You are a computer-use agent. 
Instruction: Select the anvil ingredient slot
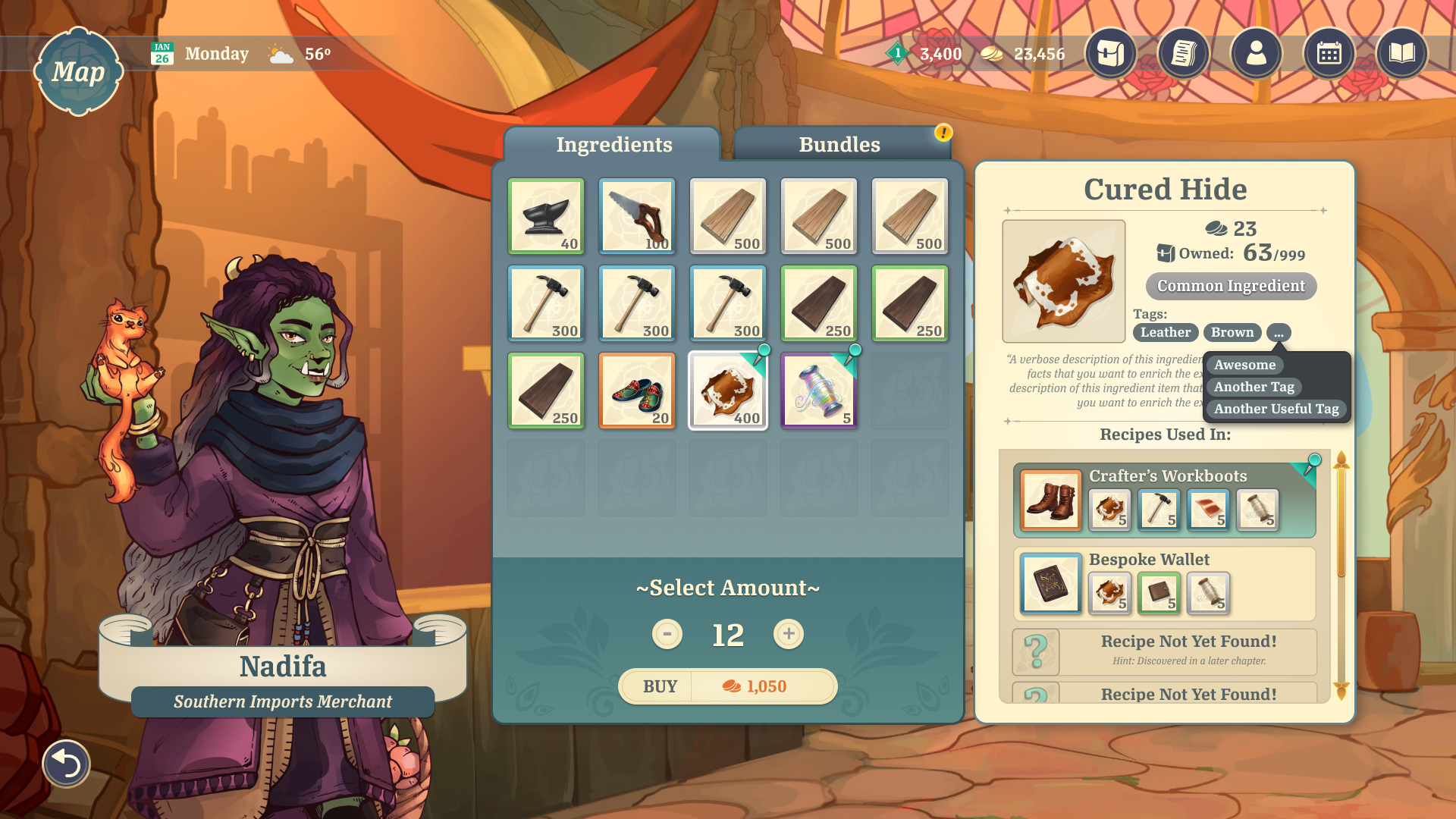point(546,216)
